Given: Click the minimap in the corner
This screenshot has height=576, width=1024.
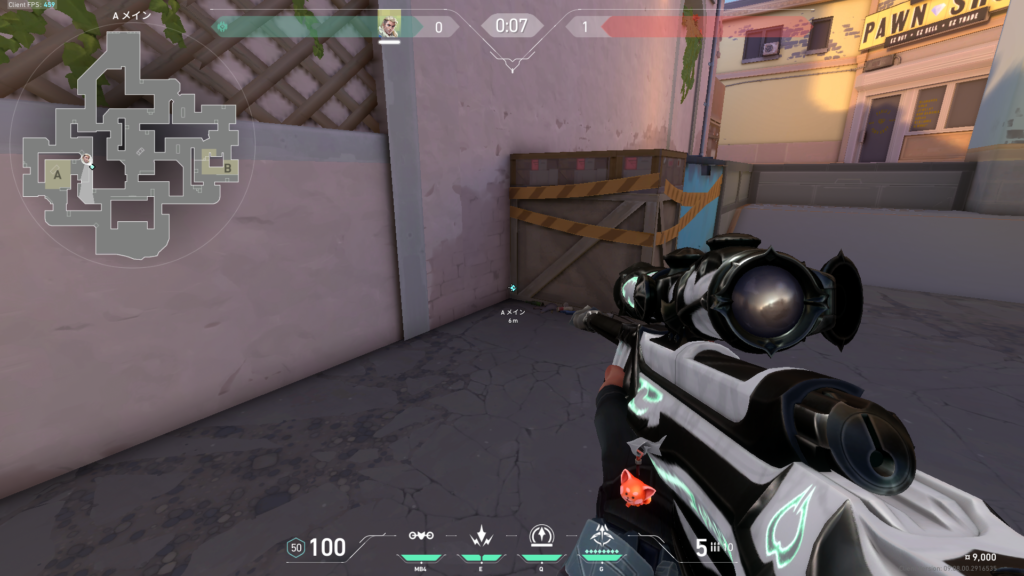Looking at the screenshot, I should coord(131,144).
